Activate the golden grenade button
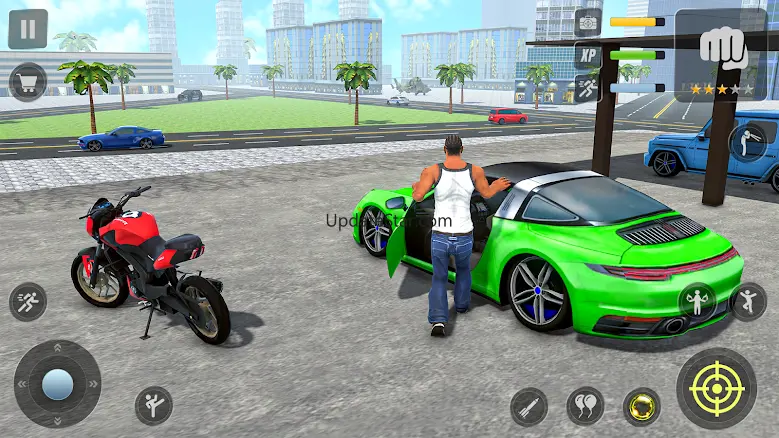The width and height of the screenshot is (779, 438). (641, 406)
